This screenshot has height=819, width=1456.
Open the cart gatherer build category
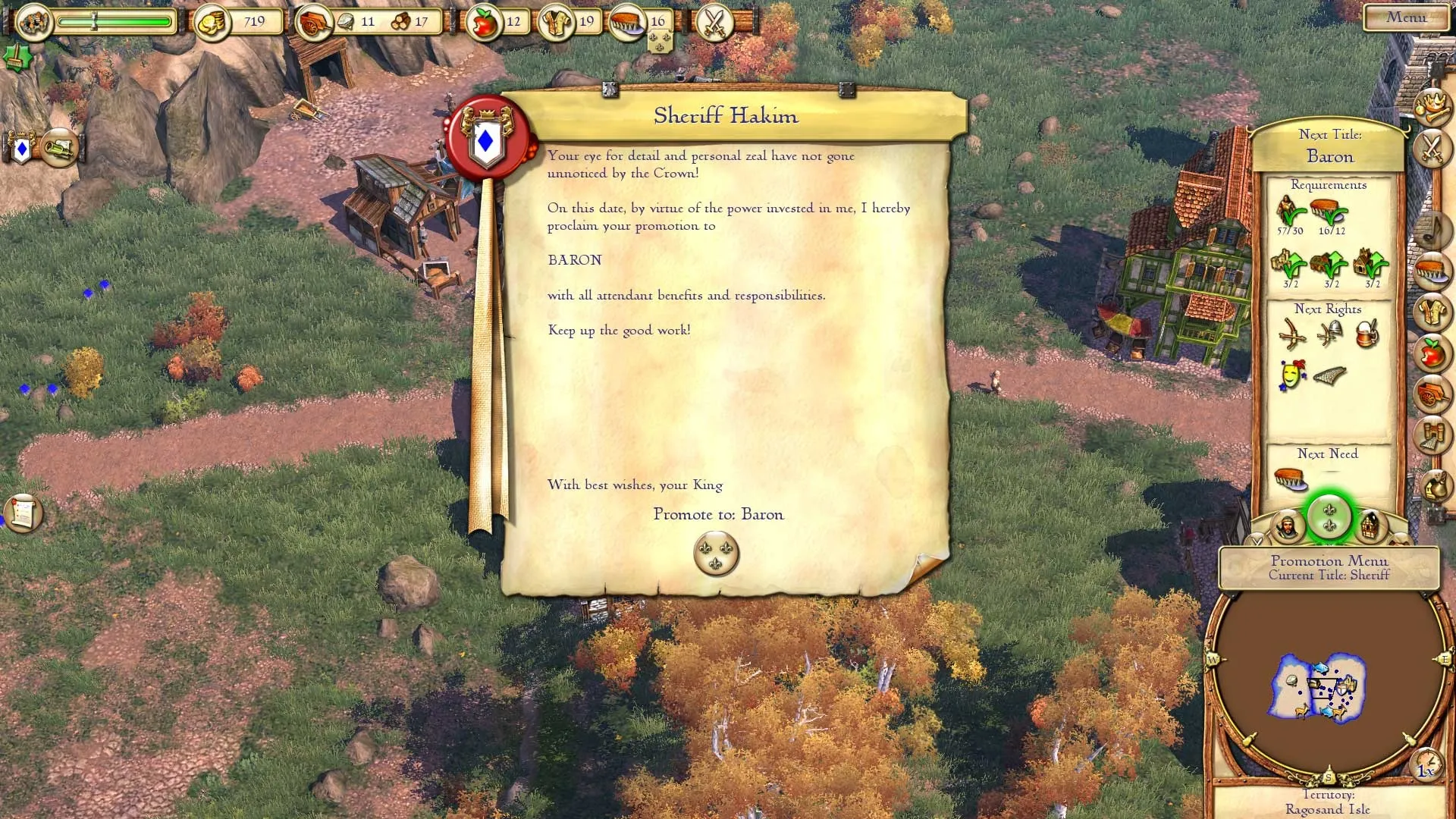[1432, 394]
